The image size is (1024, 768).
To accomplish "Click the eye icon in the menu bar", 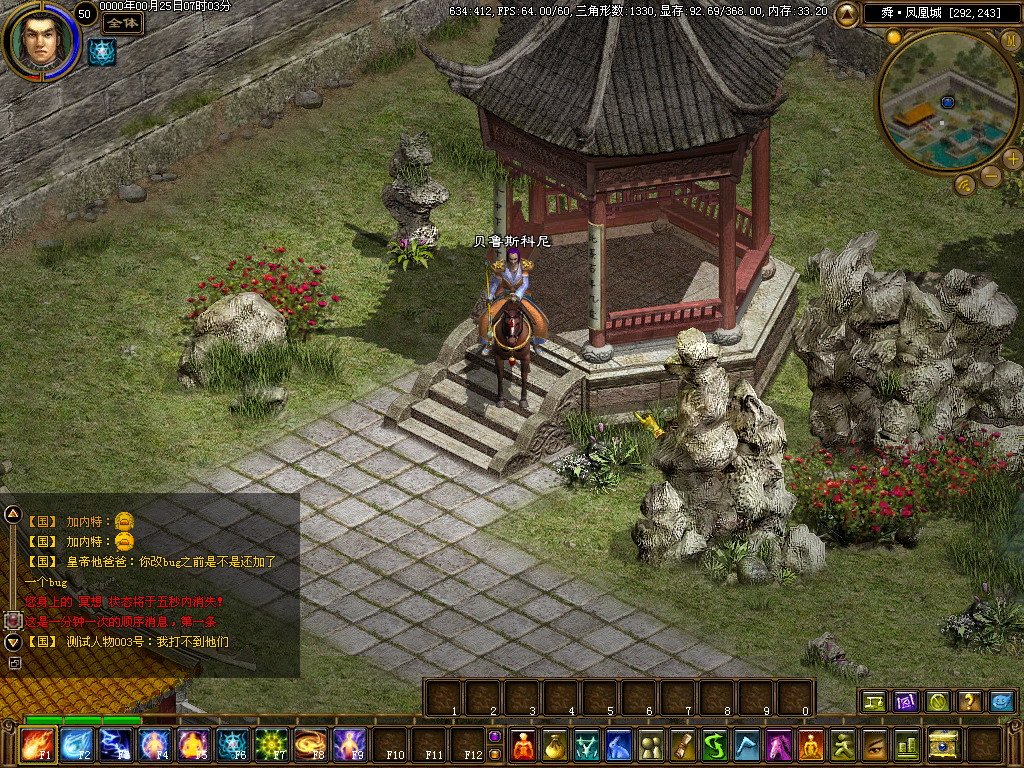I will 875,745.
